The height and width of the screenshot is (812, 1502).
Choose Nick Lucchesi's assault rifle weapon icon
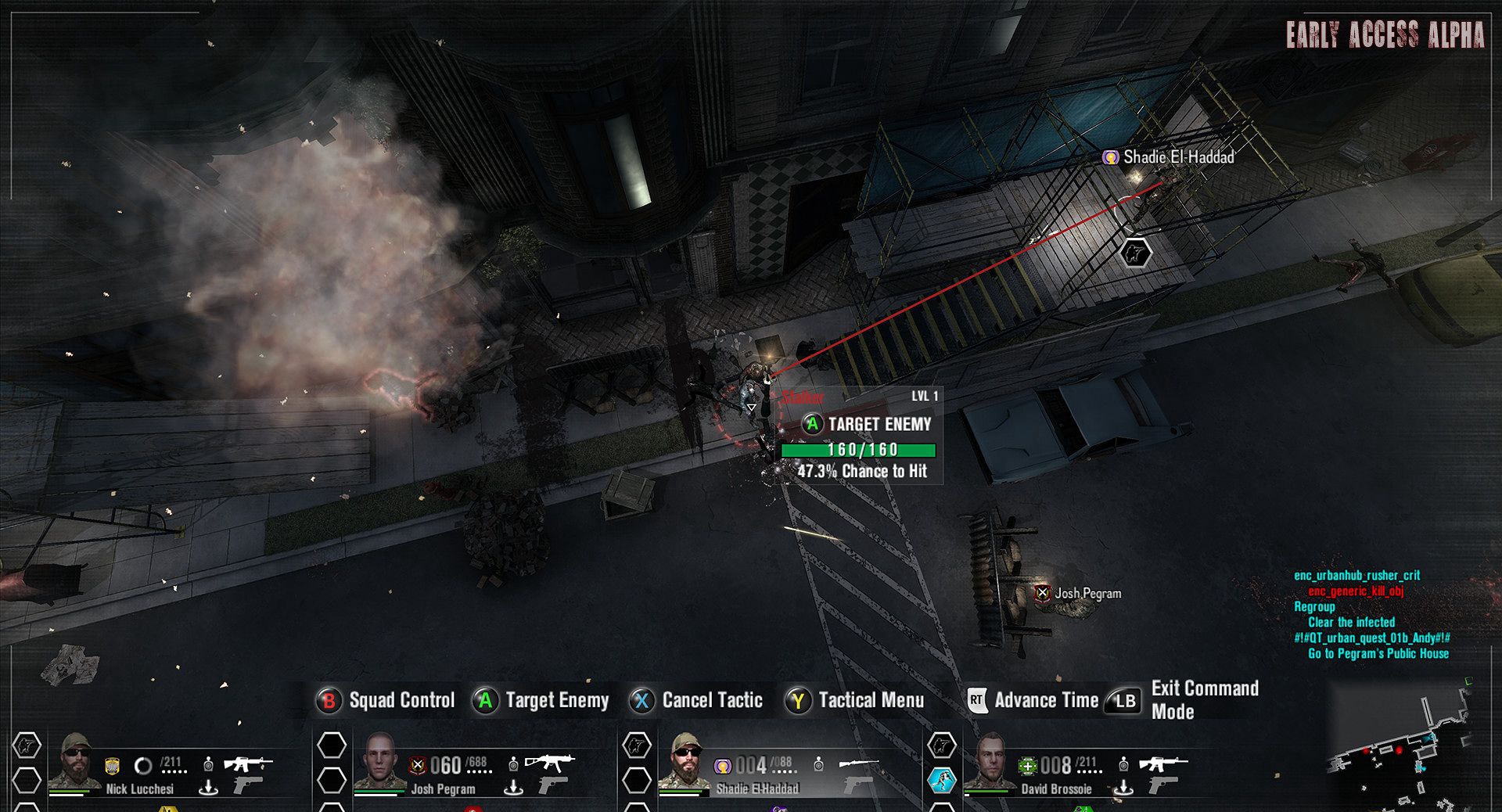click(247, 763)
